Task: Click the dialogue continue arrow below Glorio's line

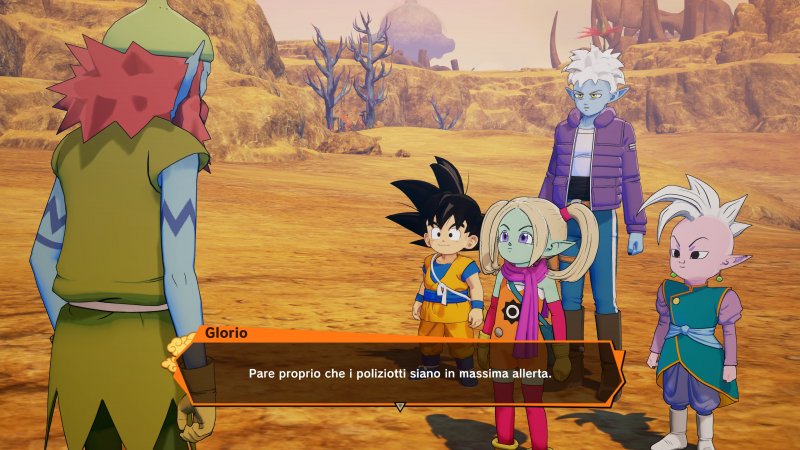Action: point(400,407)
